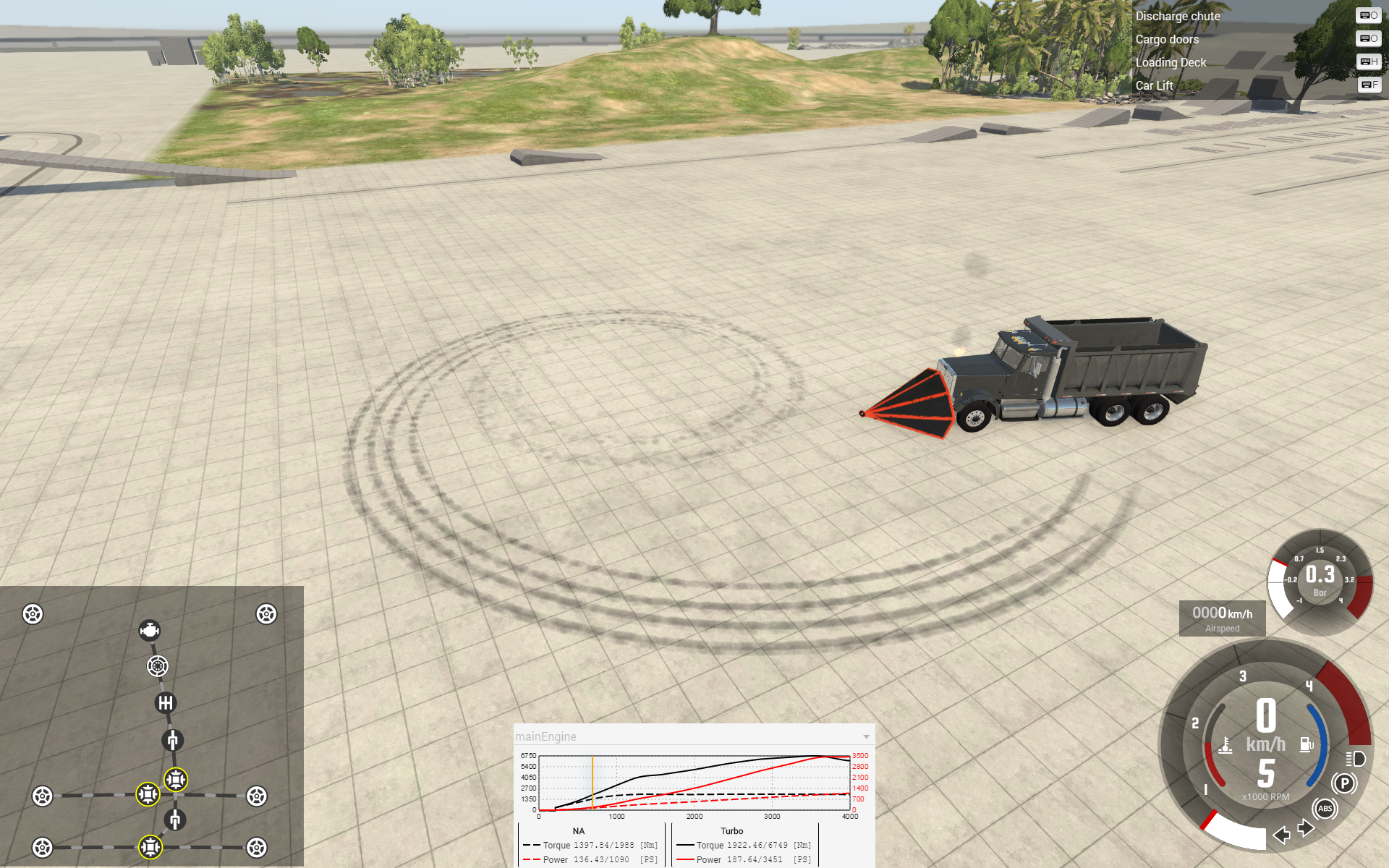Click the right turn signal arrow
The image size is (1389, 868).
point(1306,828)
